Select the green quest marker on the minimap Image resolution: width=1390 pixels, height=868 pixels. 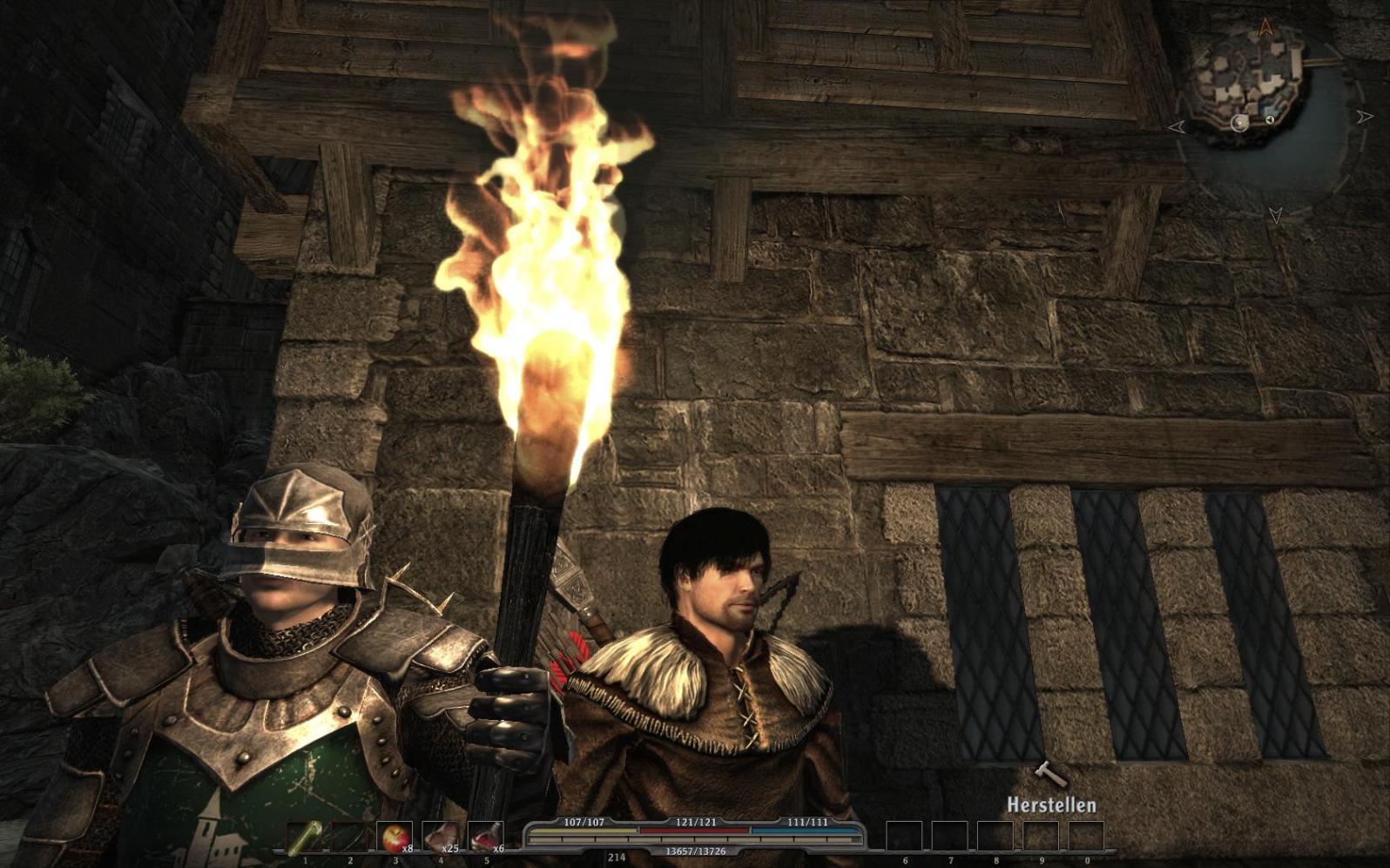coord(1271,119)
